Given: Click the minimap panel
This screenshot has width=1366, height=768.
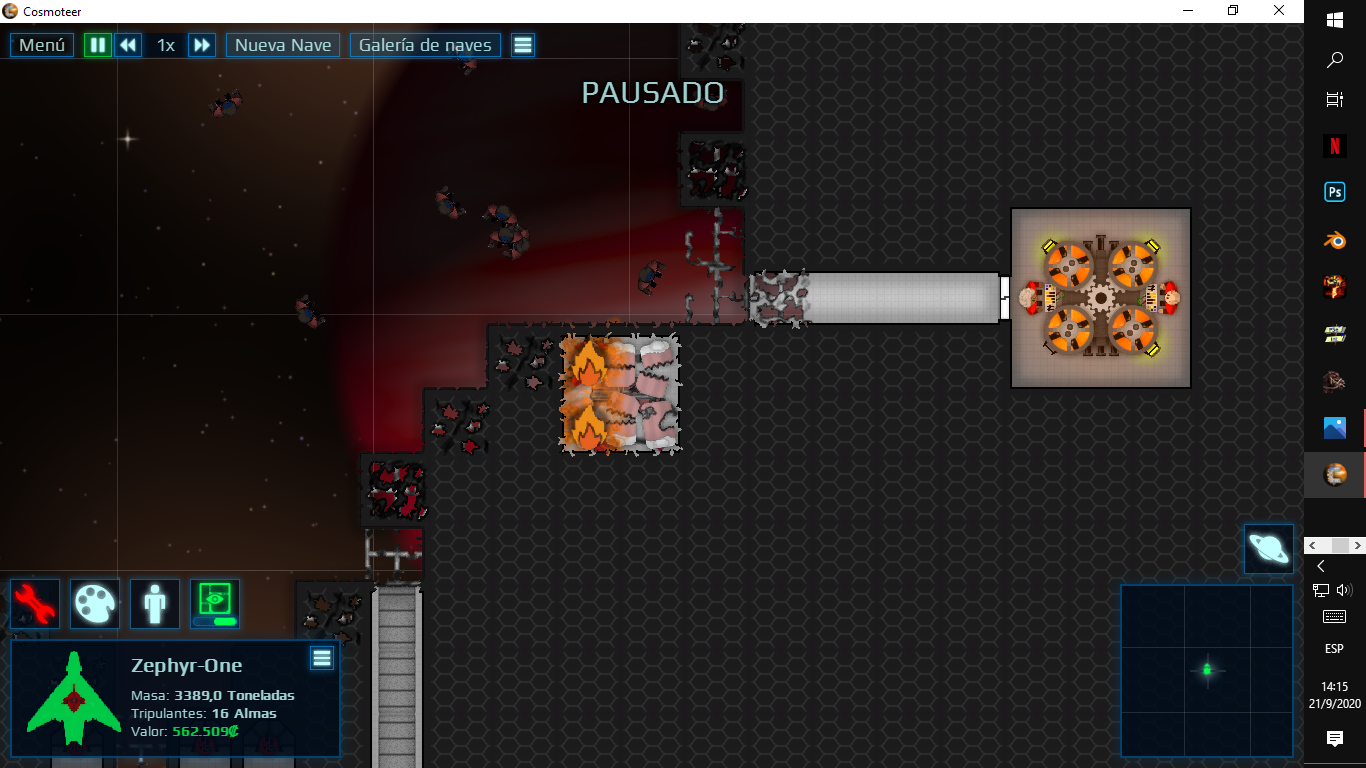Looking at the screenshot, I should pos(1207,670).
